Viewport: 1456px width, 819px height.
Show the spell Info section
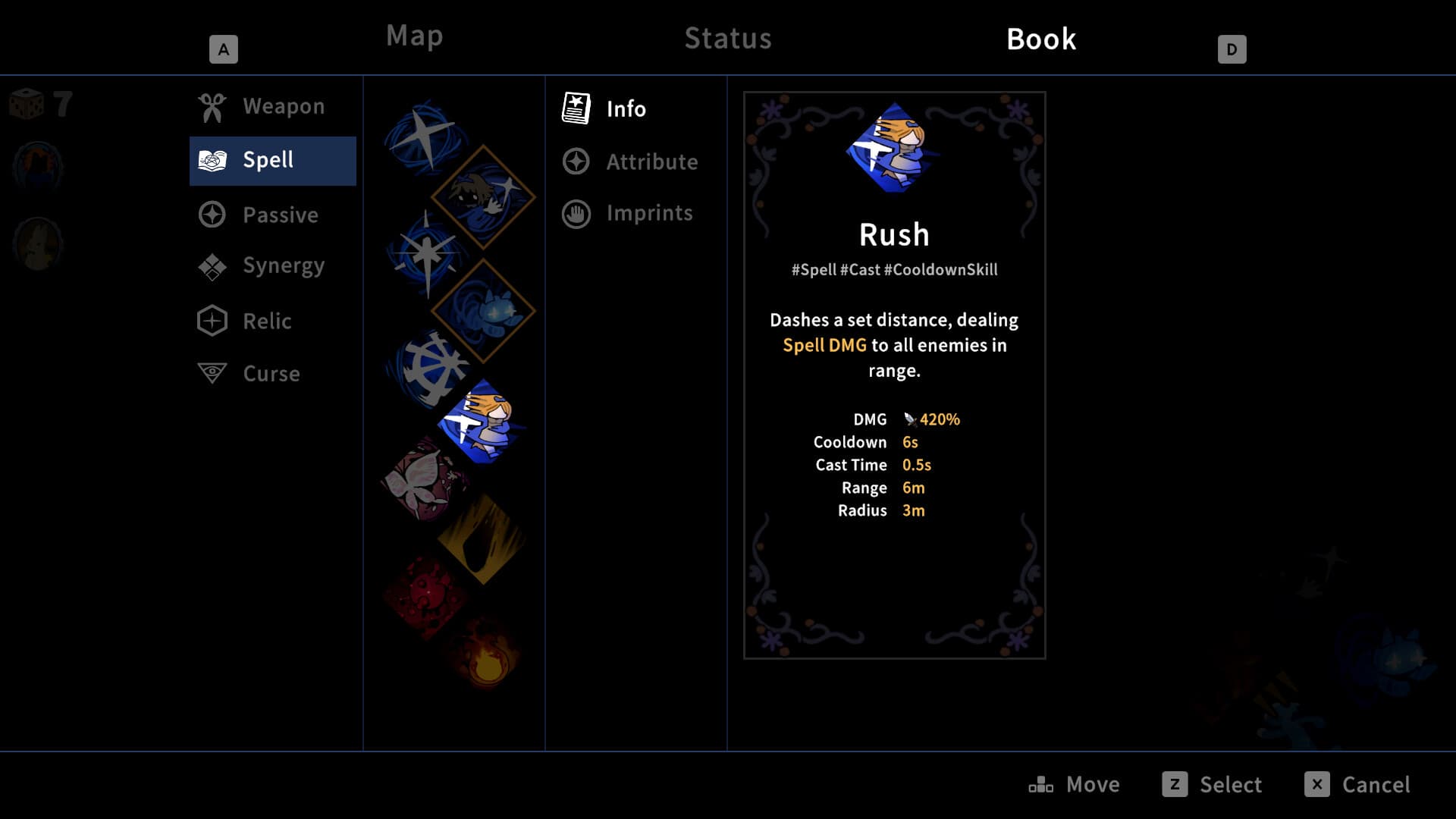pyautogui.click(x=626, y=108)
